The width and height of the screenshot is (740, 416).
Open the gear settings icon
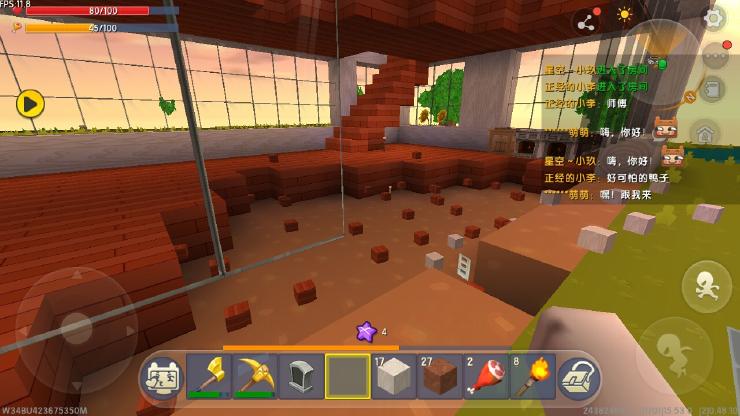pyautogui.click(x=714, y=17)
